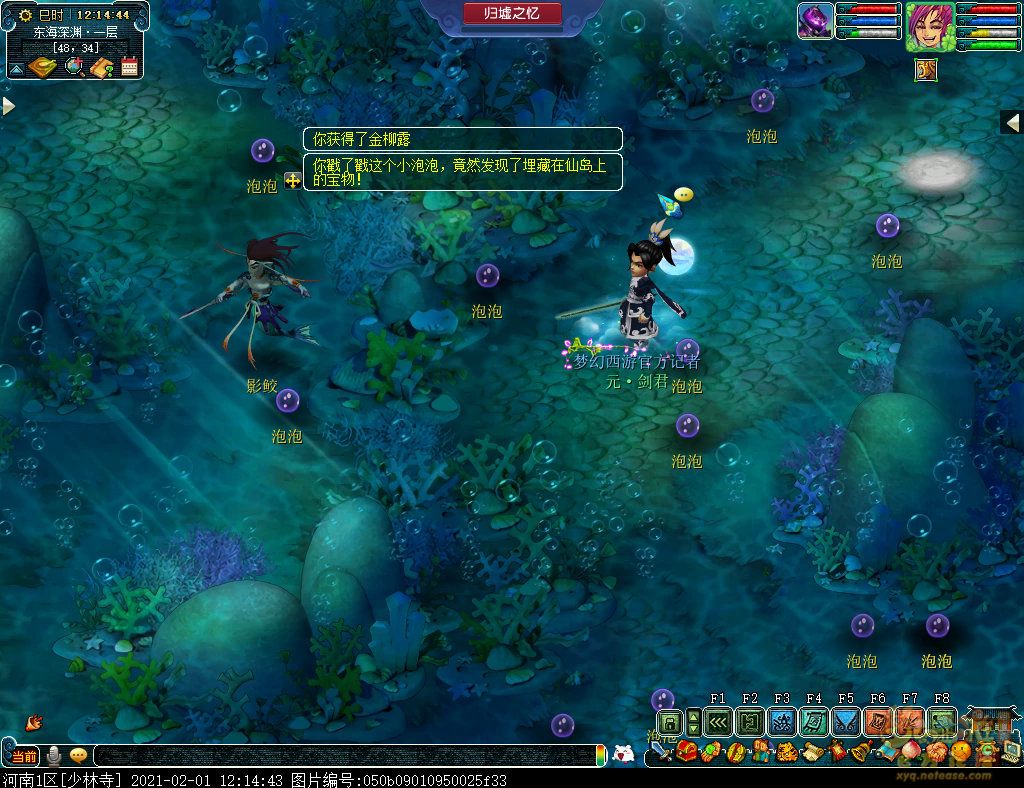
Task: Open the world map magnifier globe icon
Action: tap(74, 67)
